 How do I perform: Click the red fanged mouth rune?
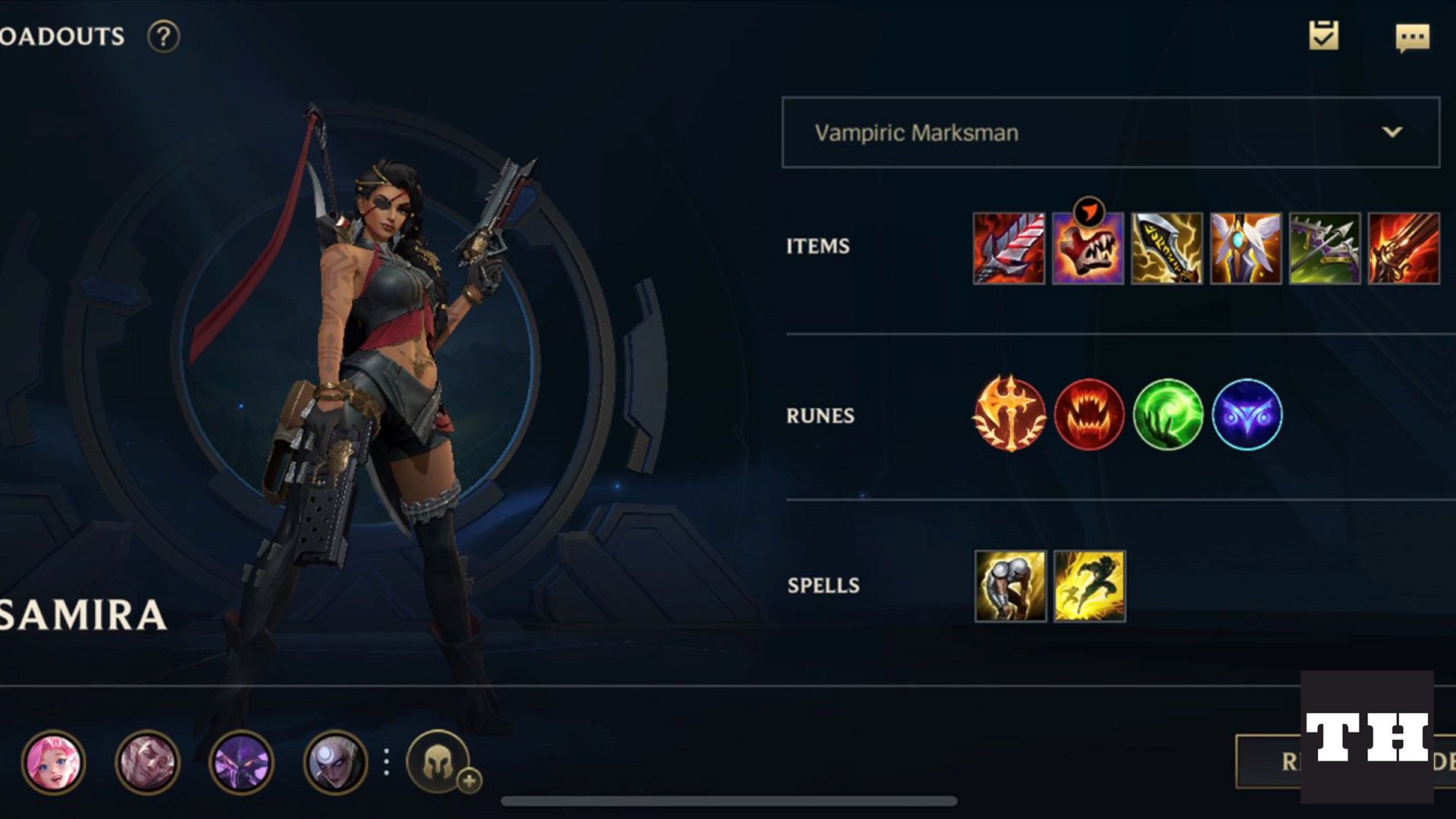(x=1091, y=415)
